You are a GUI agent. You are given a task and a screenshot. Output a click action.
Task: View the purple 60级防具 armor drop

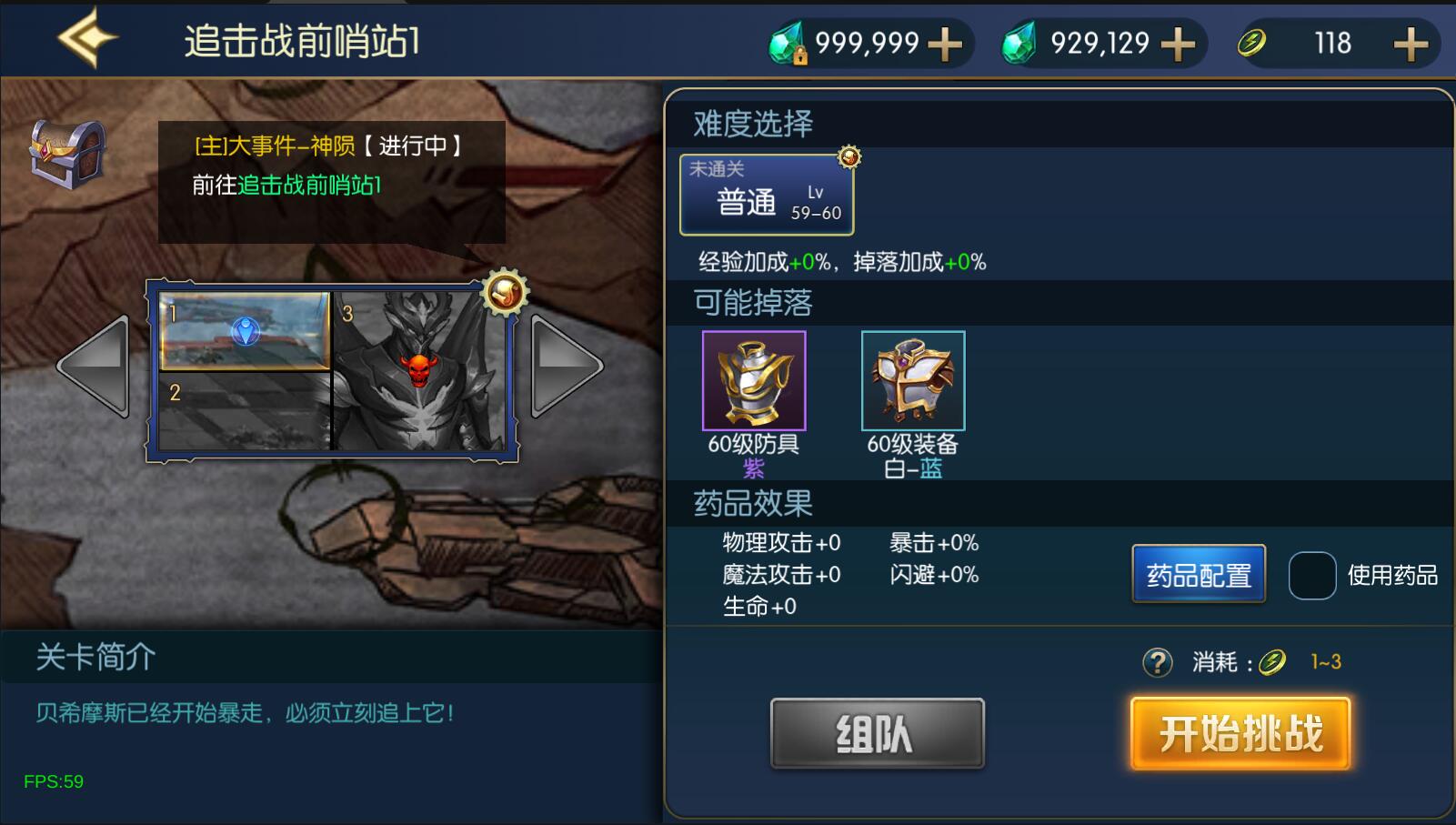point(754,380)
